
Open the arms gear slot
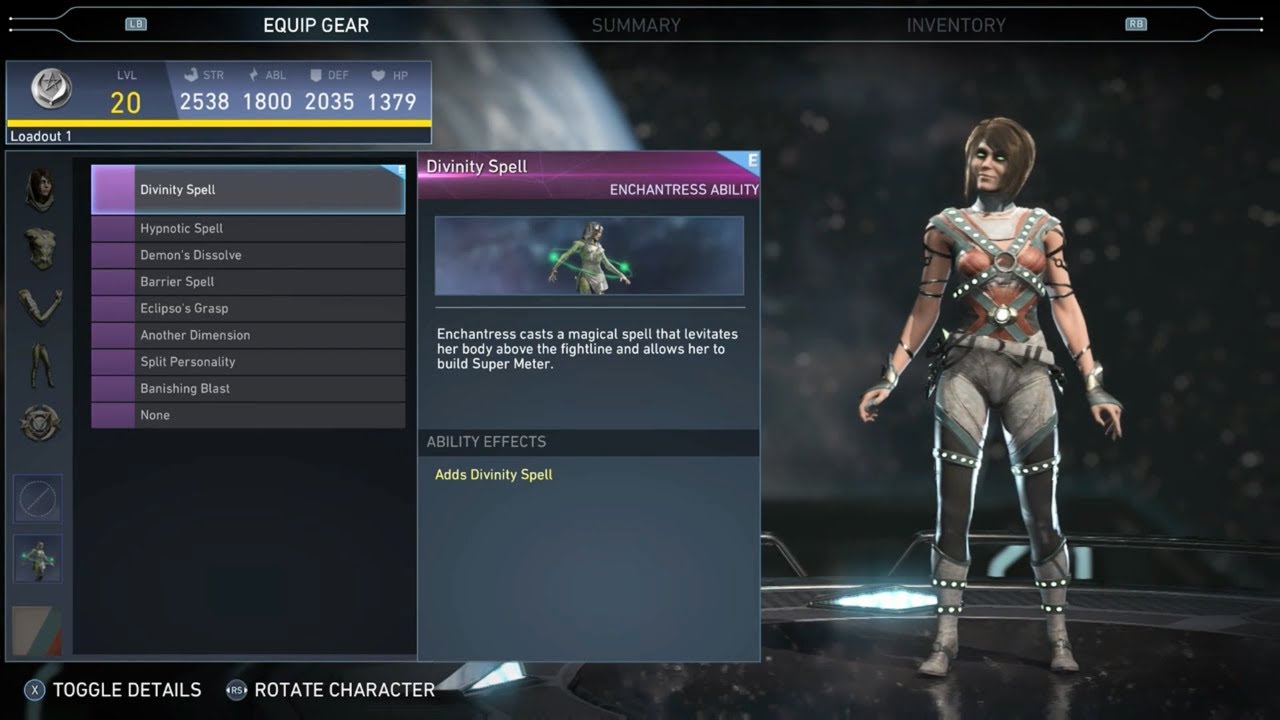click(x=40, y=306)
